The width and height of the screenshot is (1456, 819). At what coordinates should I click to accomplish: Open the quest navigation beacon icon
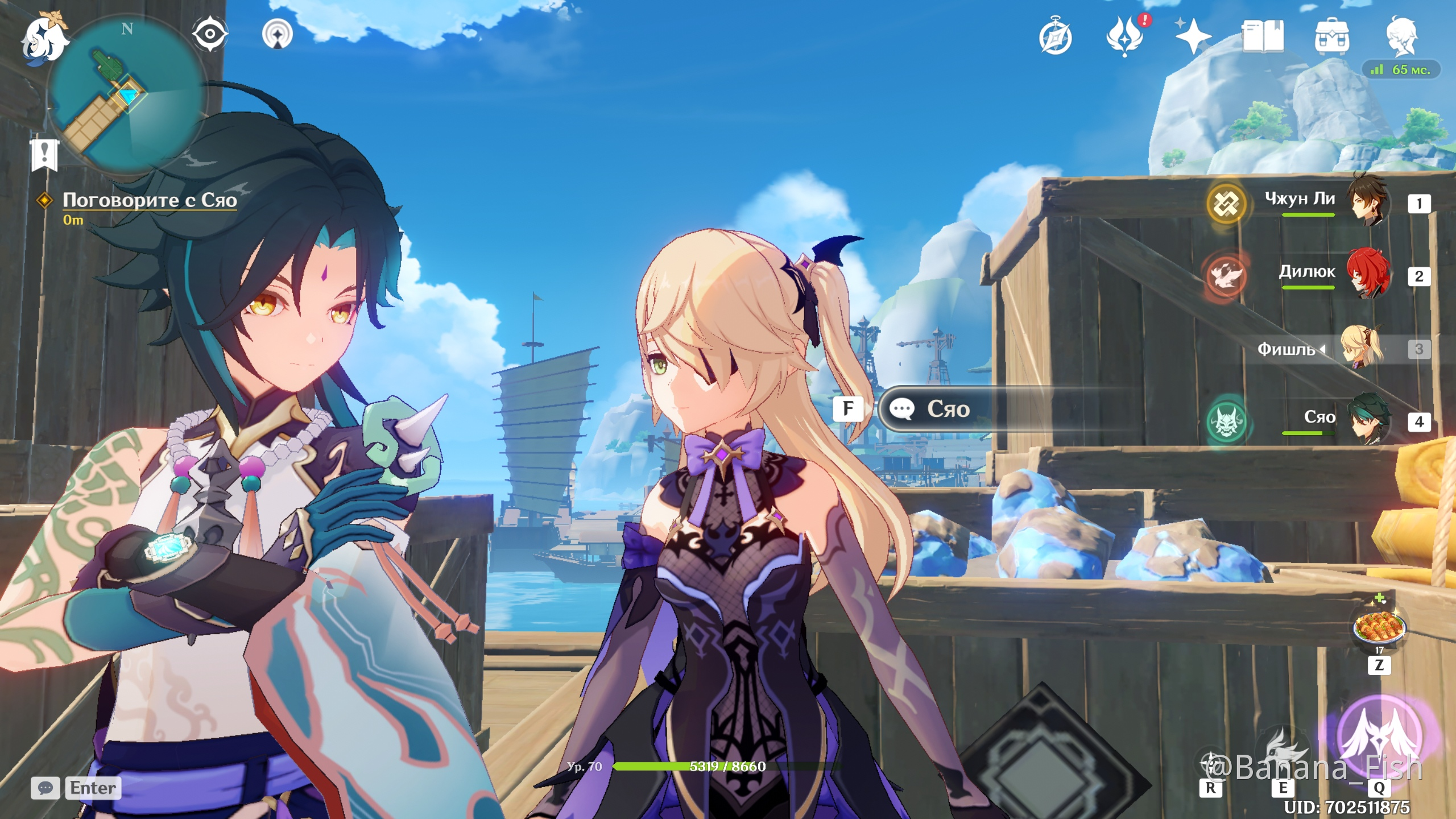point(278,34)
